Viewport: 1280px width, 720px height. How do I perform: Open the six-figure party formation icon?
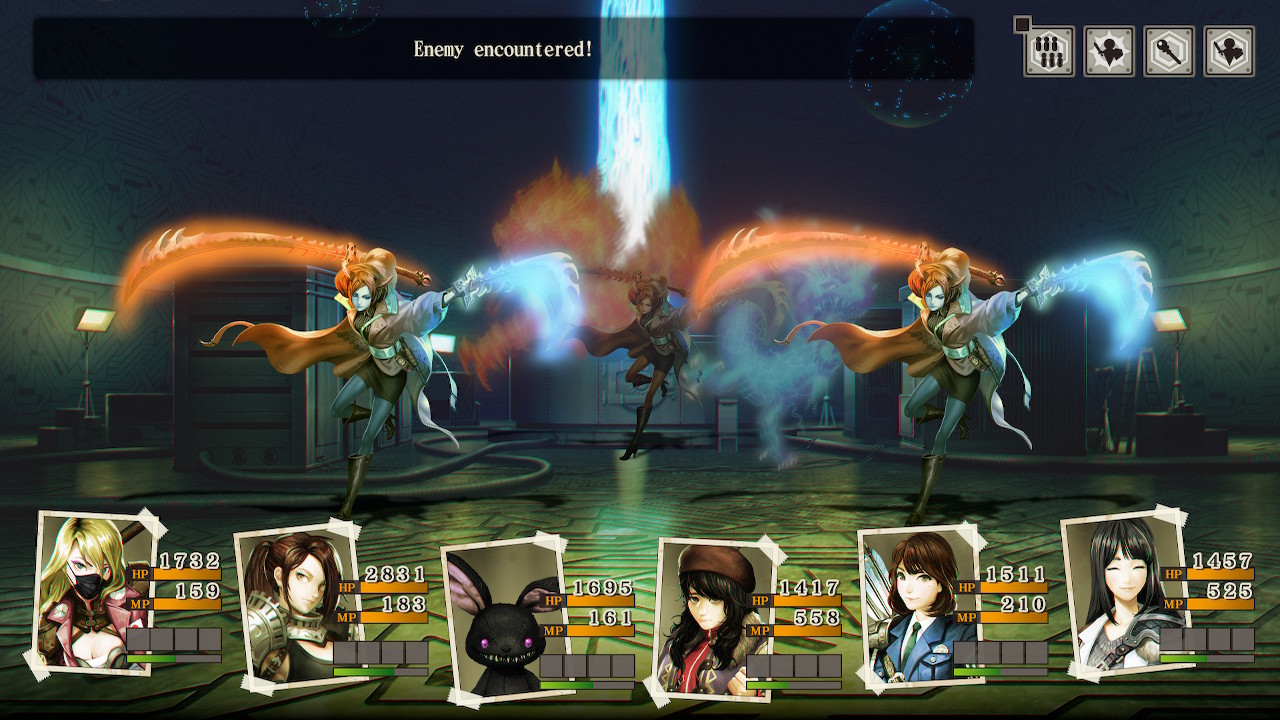tap(1049, 51)
